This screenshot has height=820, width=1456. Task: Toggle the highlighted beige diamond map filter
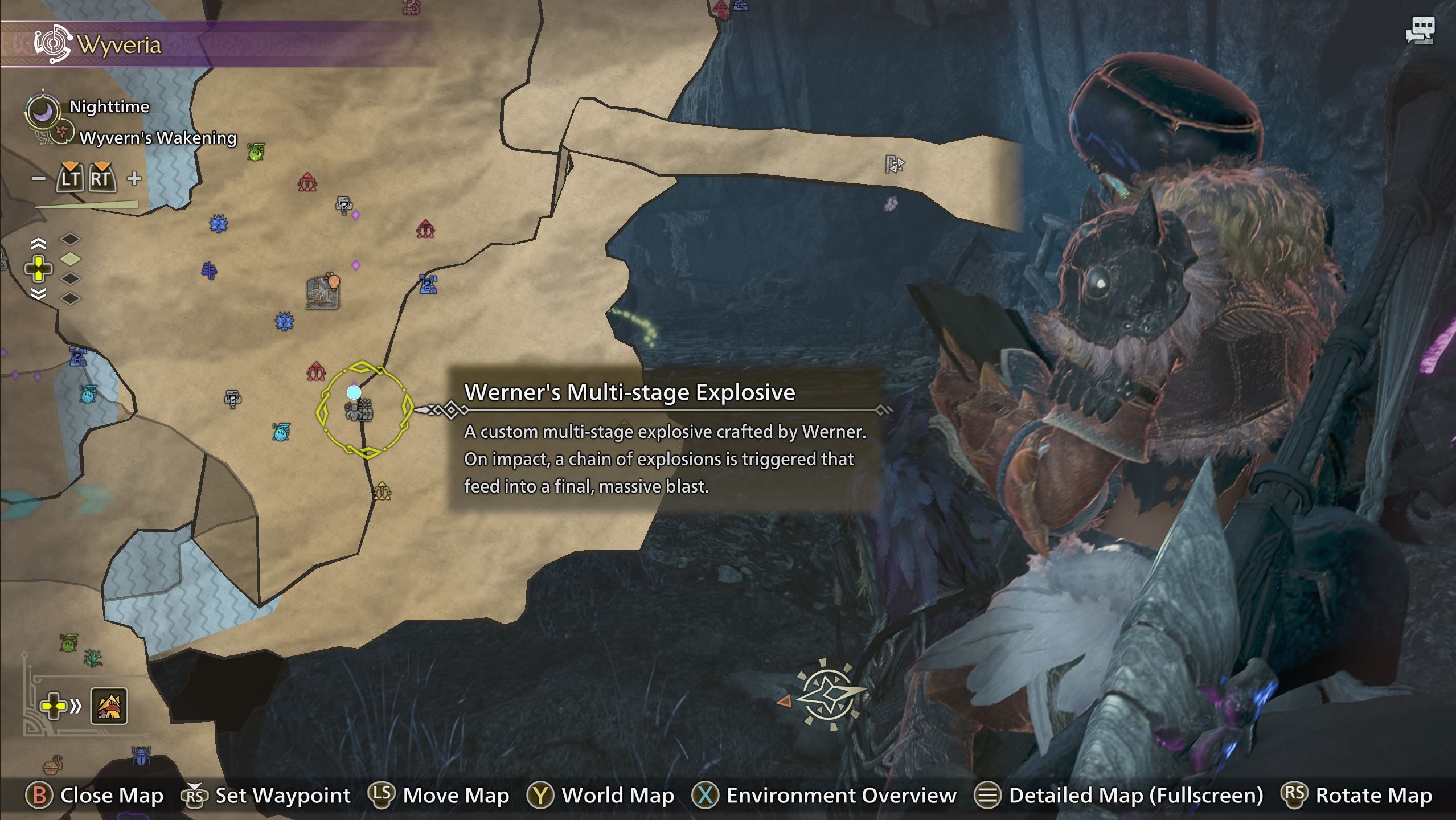pyautogui.click(x=71, y=259)
